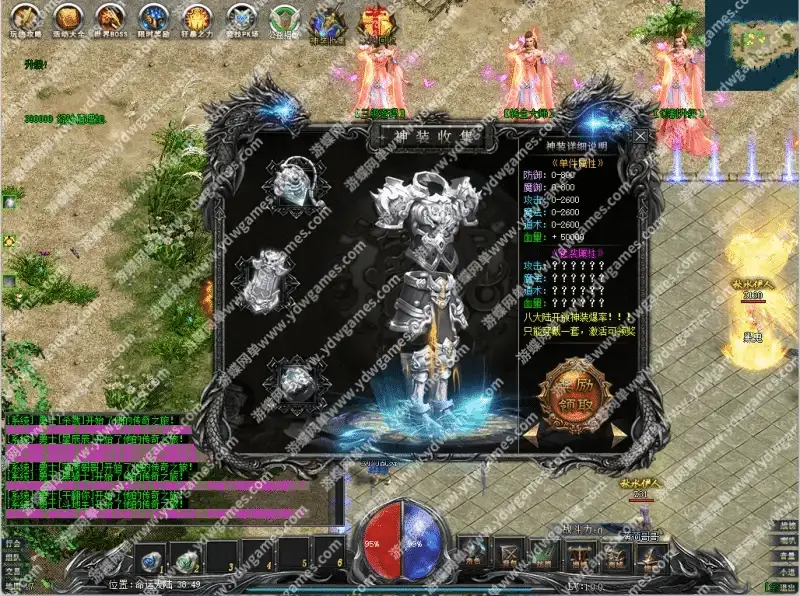Select the silver chest armor piece

click(265, 282)
